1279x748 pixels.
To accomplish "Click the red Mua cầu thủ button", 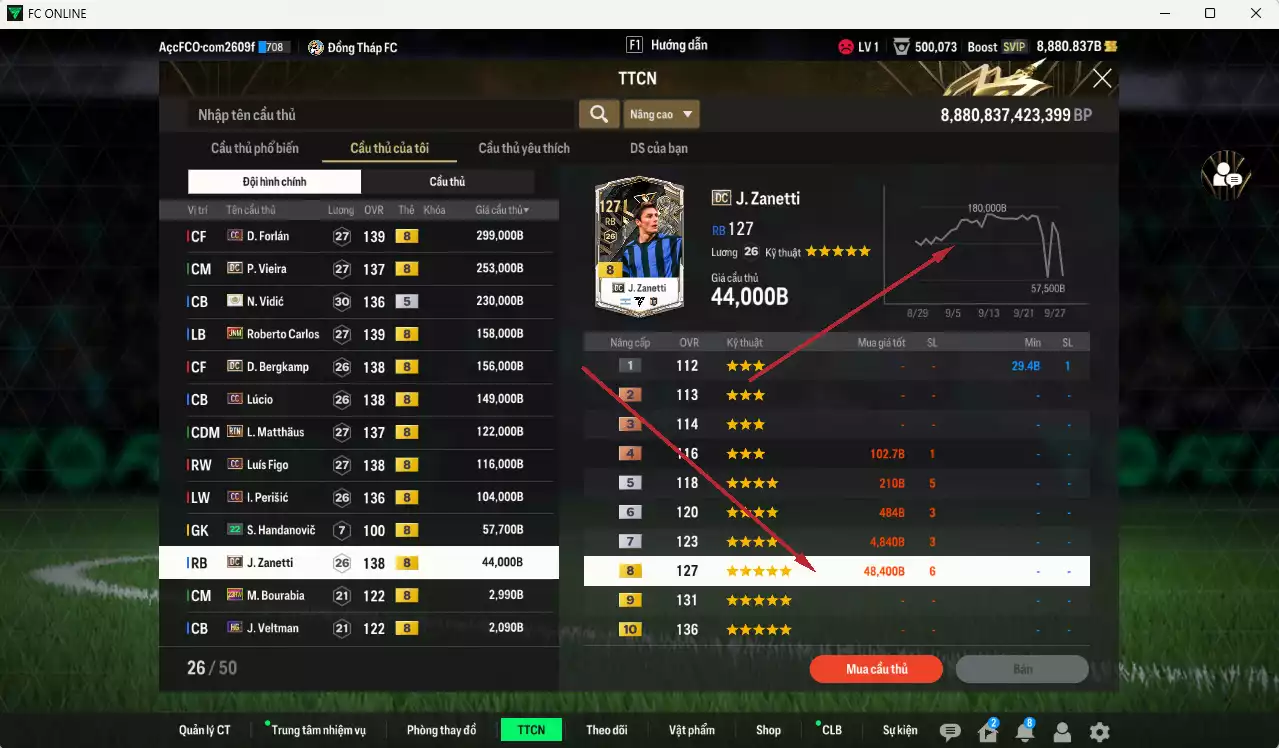I will (876, 669).
